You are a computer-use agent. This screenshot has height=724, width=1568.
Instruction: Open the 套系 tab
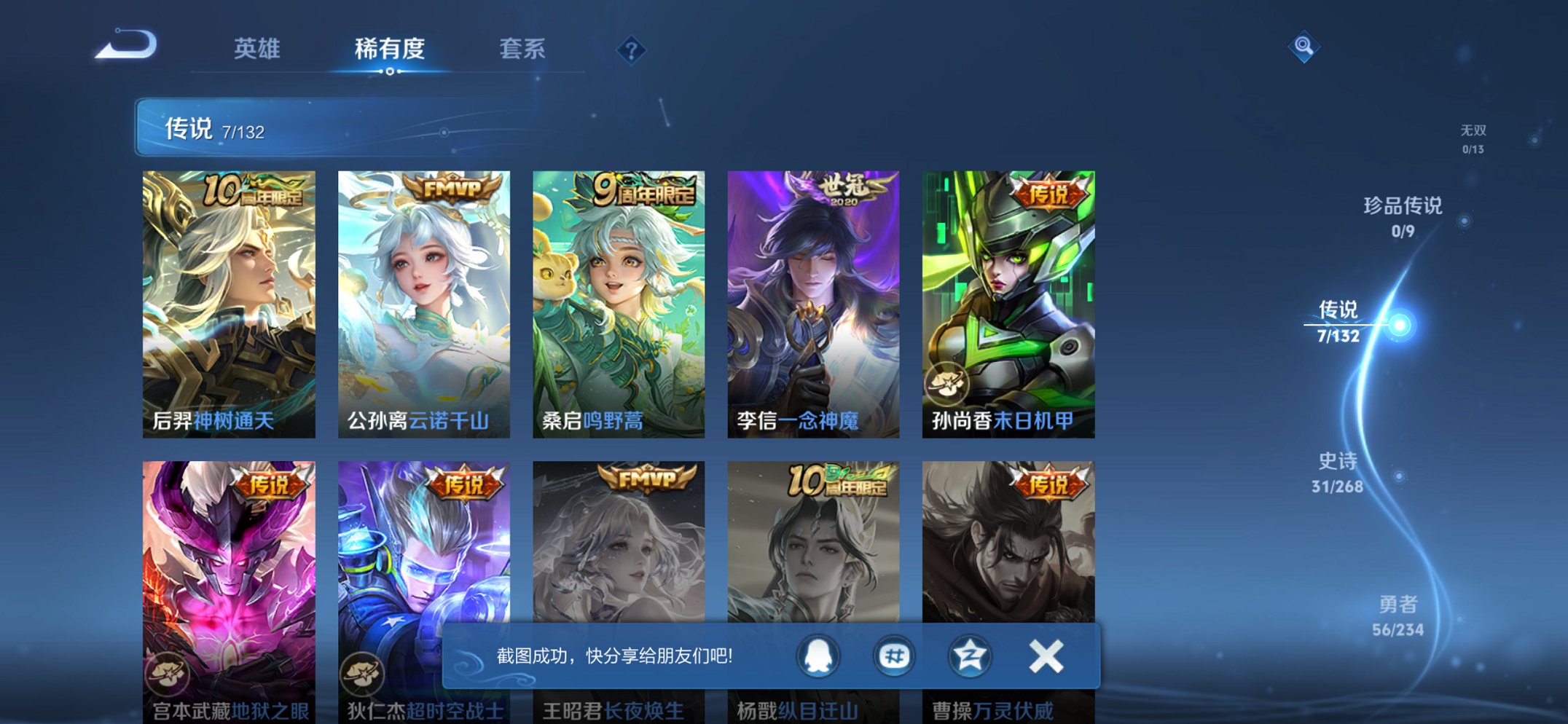(x=522, y=49)
